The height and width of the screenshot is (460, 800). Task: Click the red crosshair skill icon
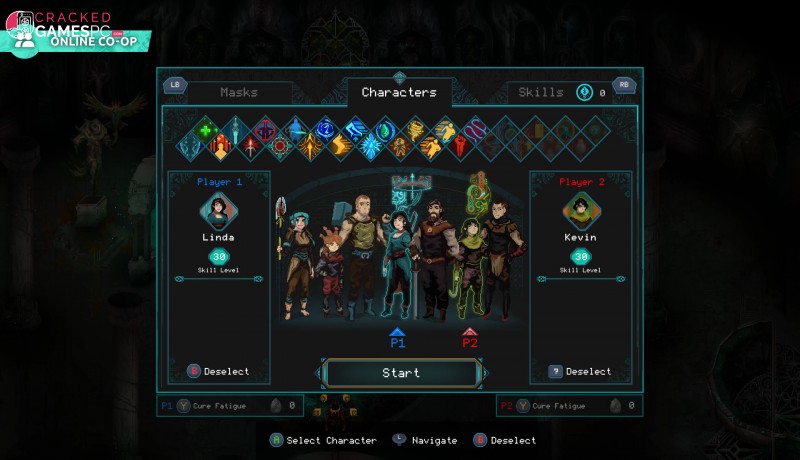[279, 147]
